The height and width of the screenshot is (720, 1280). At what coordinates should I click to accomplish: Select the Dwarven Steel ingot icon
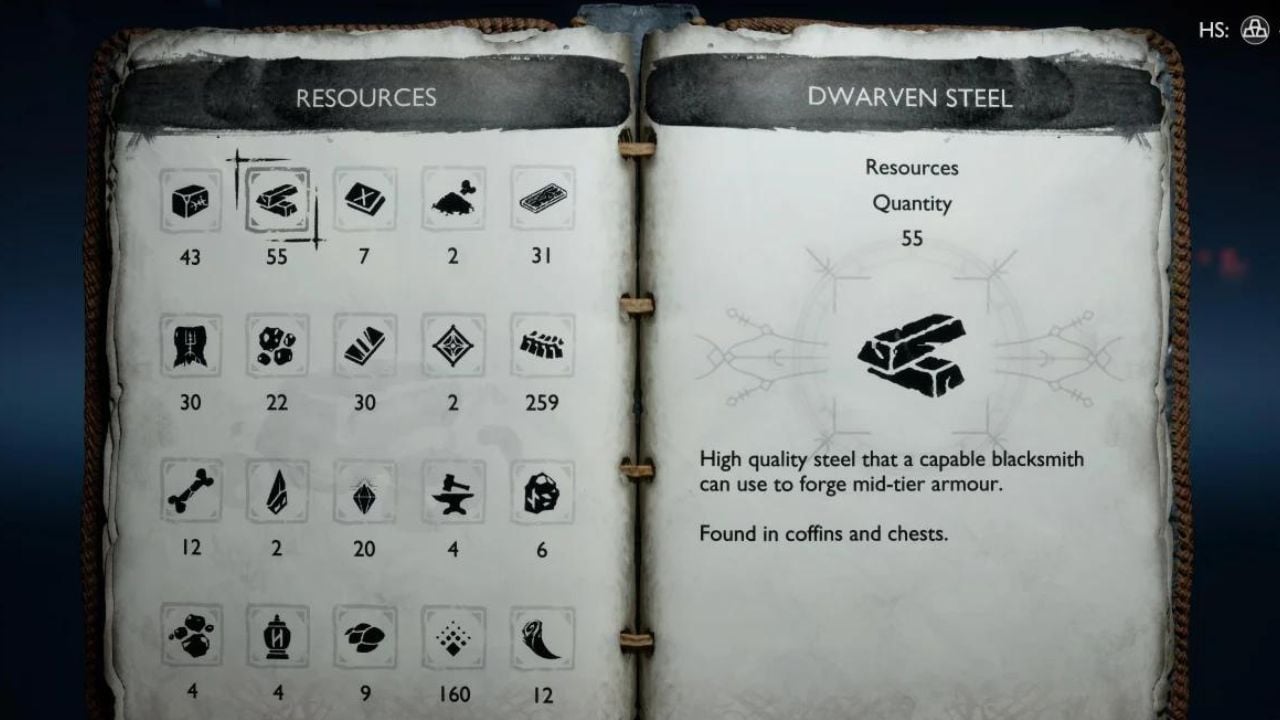click(x=277, y=201)
